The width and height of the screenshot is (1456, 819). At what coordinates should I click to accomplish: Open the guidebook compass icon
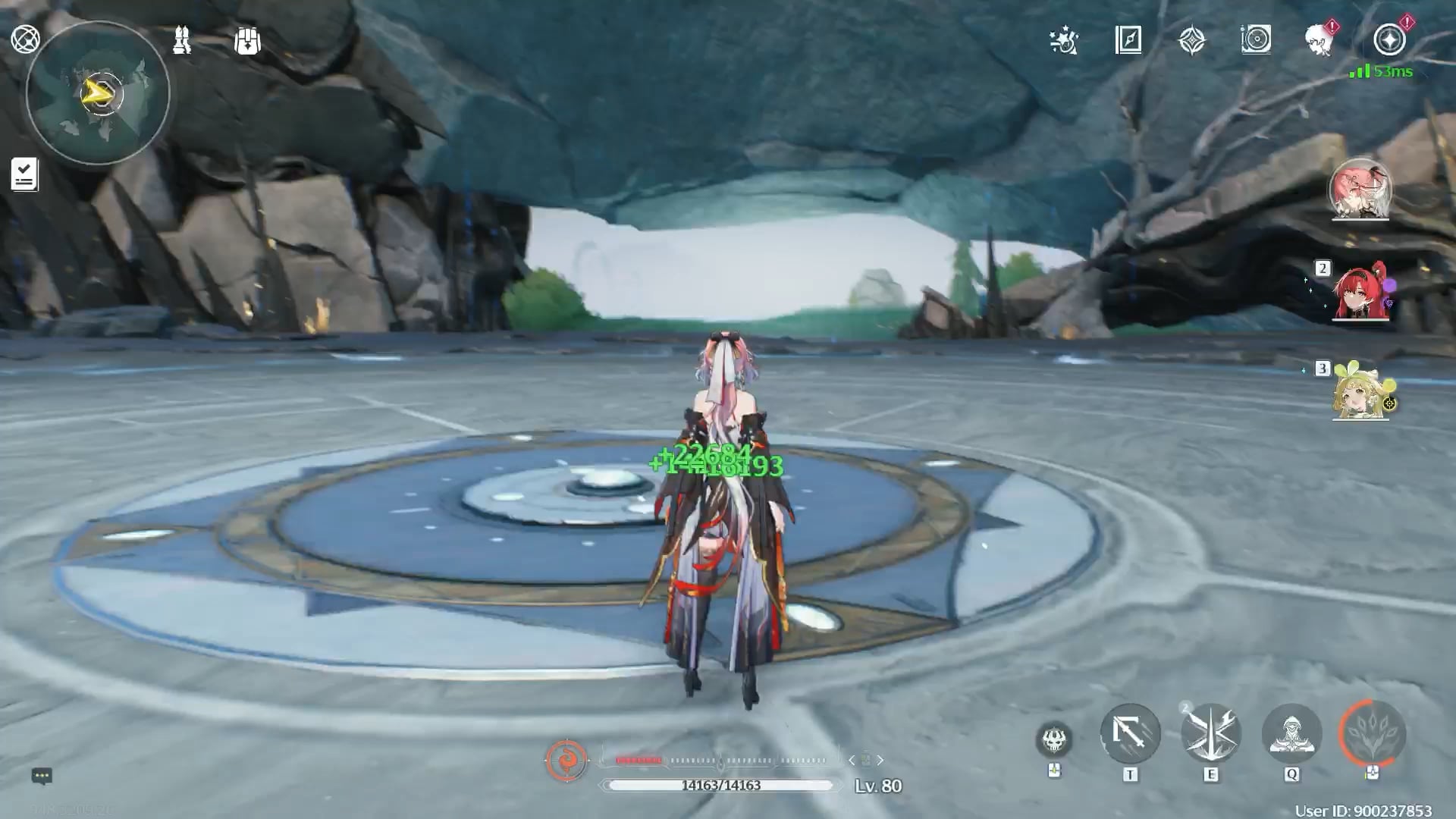(1128, 40)
